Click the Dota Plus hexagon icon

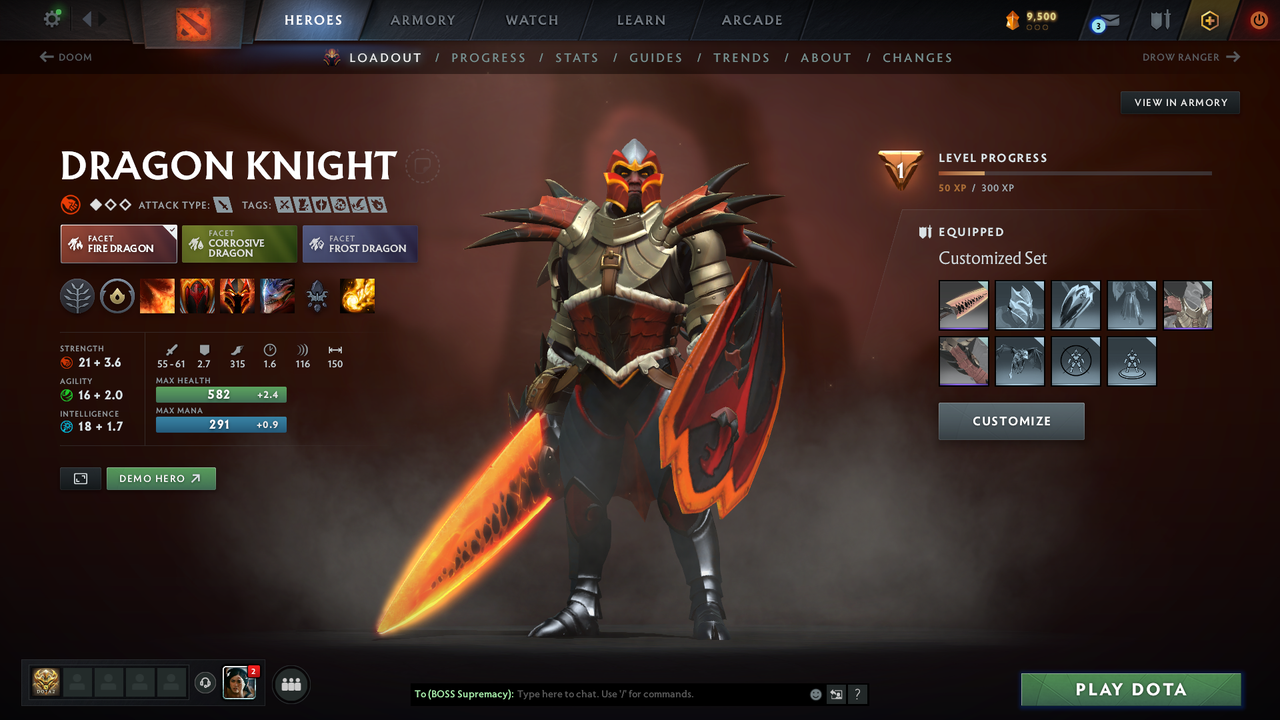pos(1209,20)
